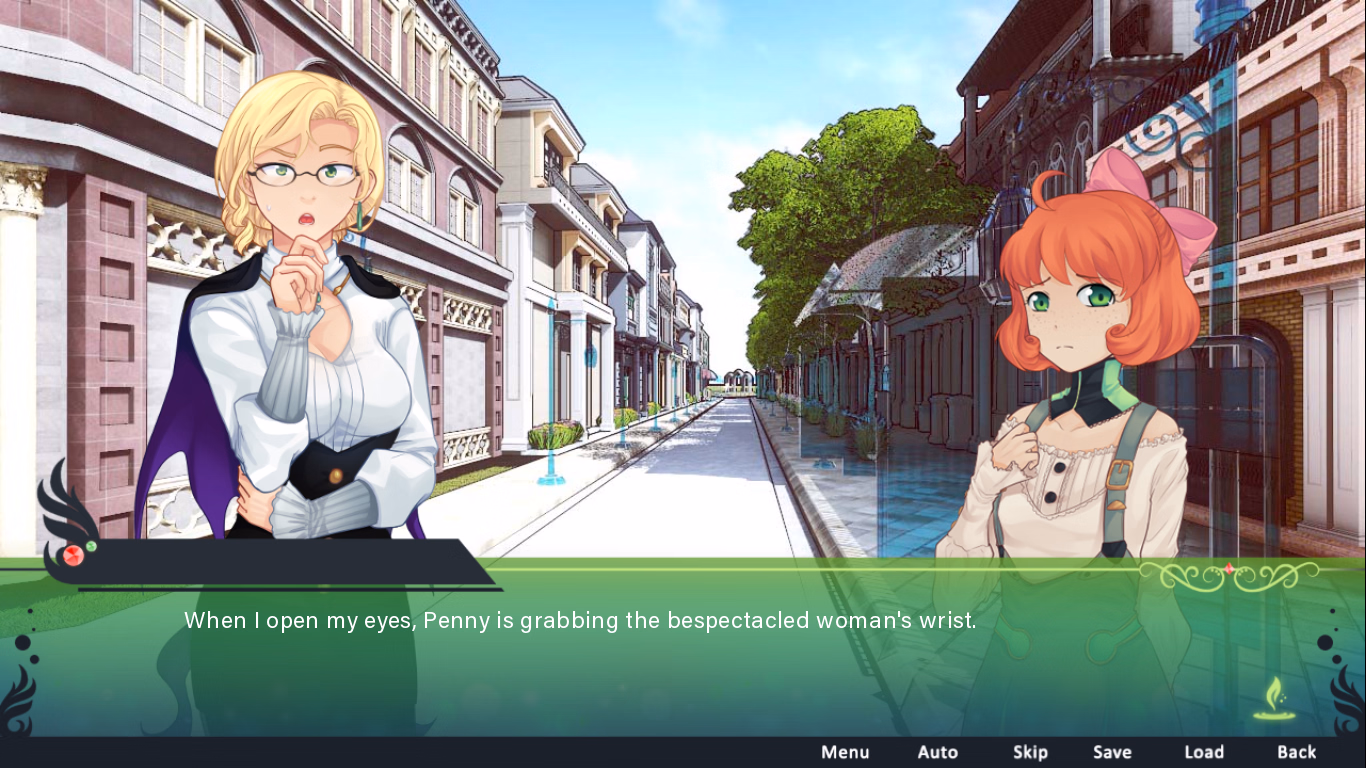This screenshot has width=1366, height=768.
Task: Toggle Skip mode for fast-forwarding dialogue
Action: (1031, 752)
